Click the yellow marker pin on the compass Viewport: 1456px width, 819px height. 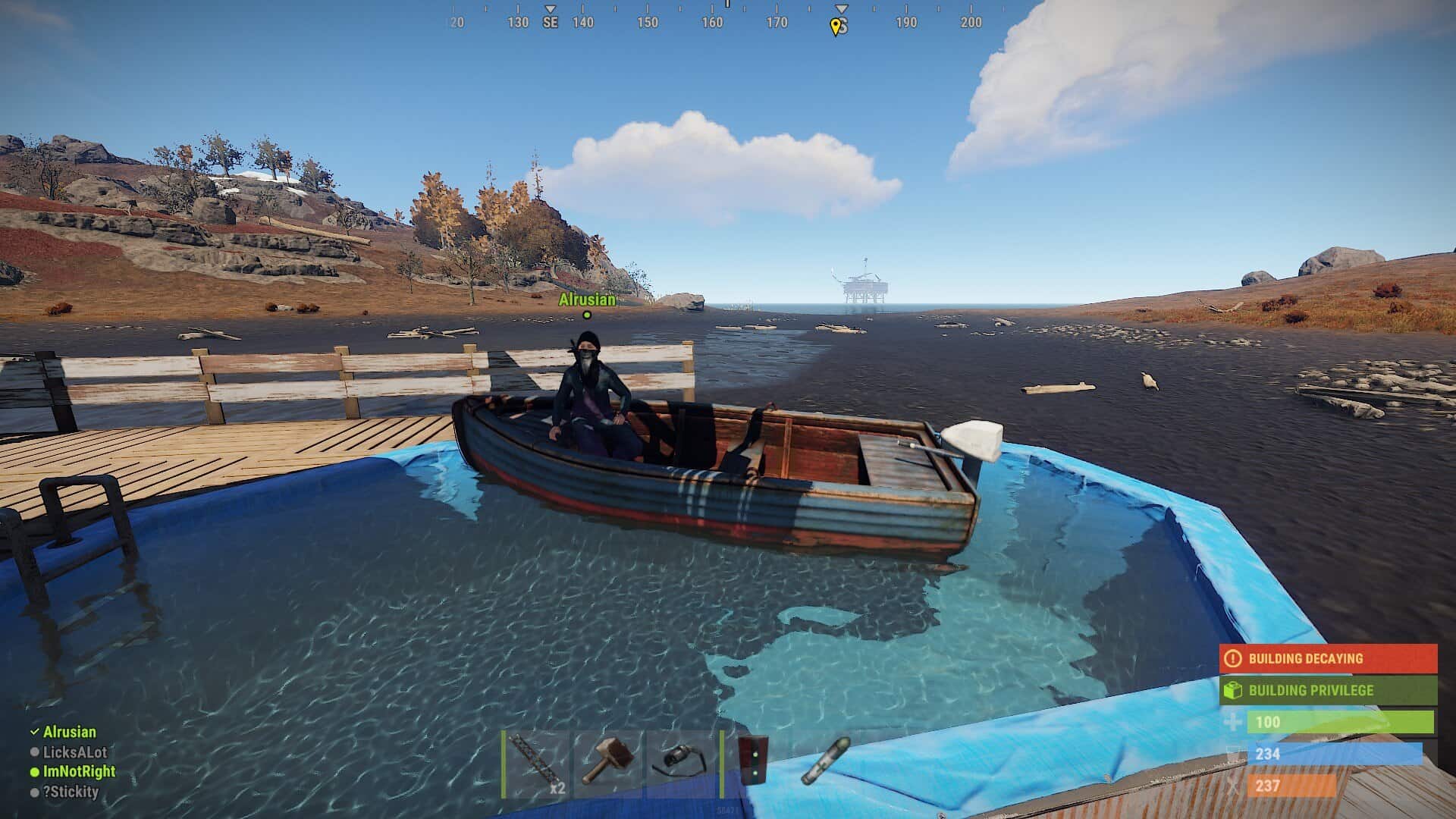tap(837, 25)
